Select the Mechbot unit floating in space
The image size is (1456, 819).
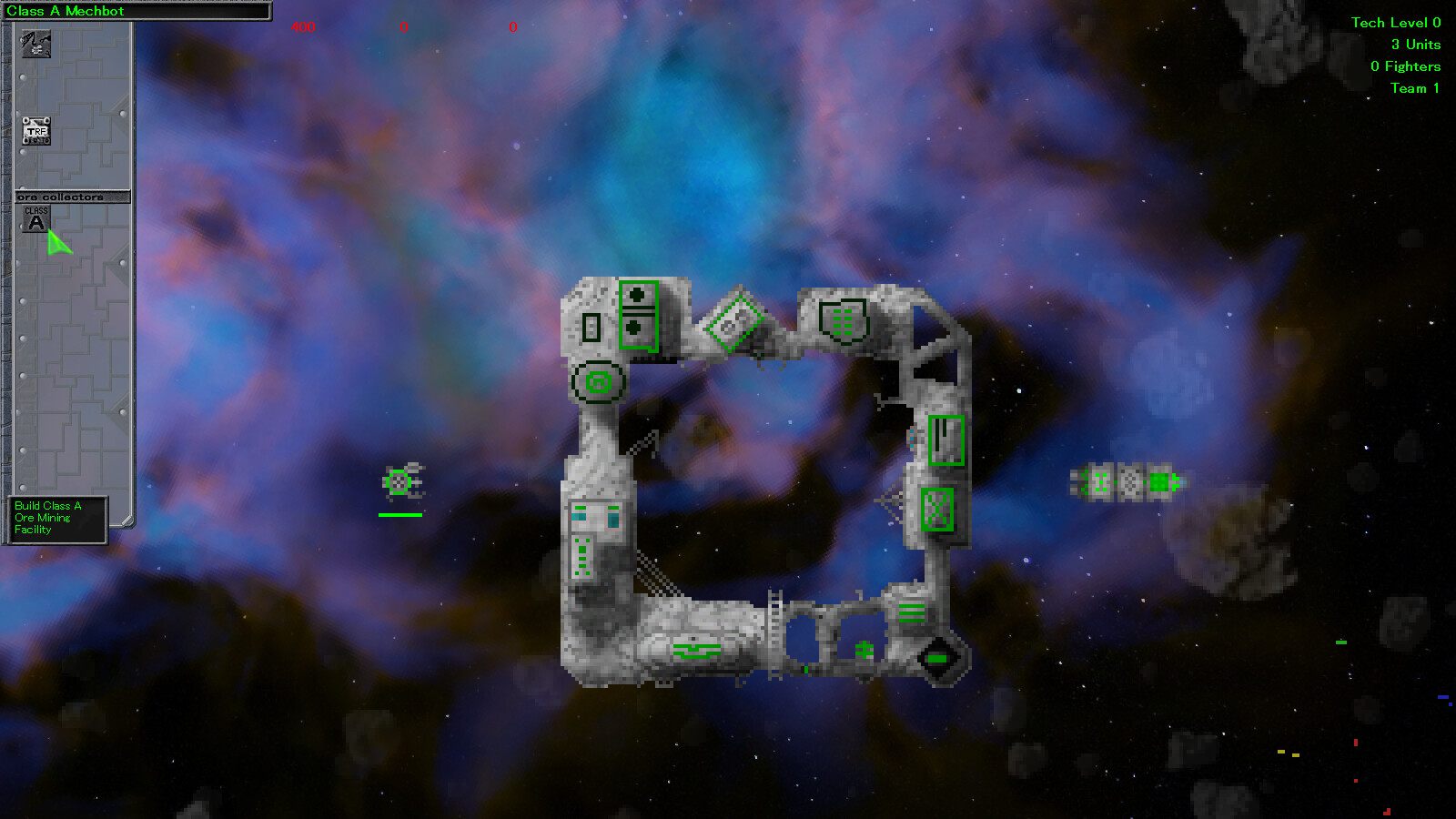[400, 482]
